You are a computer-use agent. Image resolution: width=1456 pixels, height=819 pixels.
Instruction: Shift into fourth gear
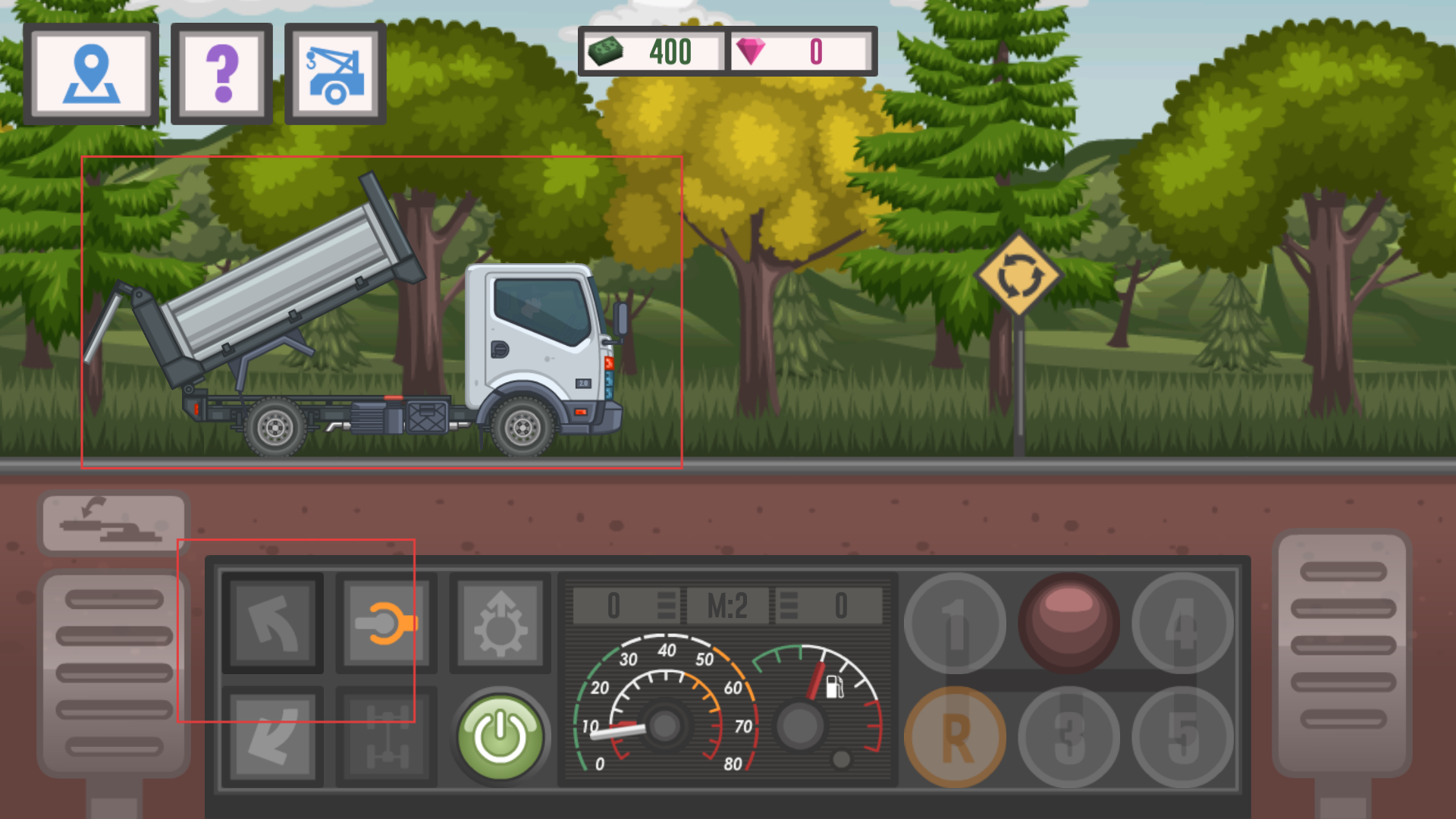tap(1183, 623)
